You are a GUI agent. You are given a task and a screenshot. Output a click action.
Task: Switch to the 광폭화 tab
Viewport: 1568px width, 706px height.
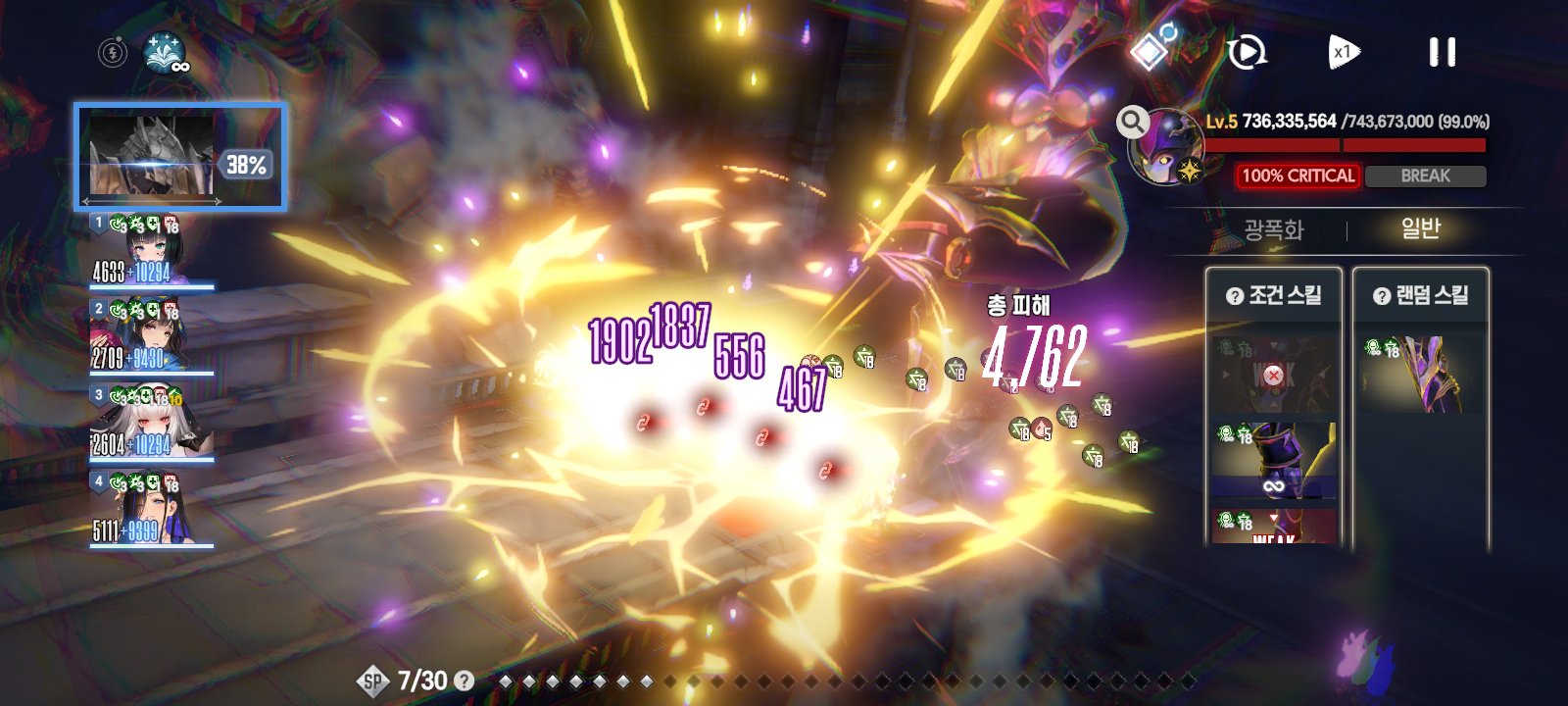pos(1273,229)
